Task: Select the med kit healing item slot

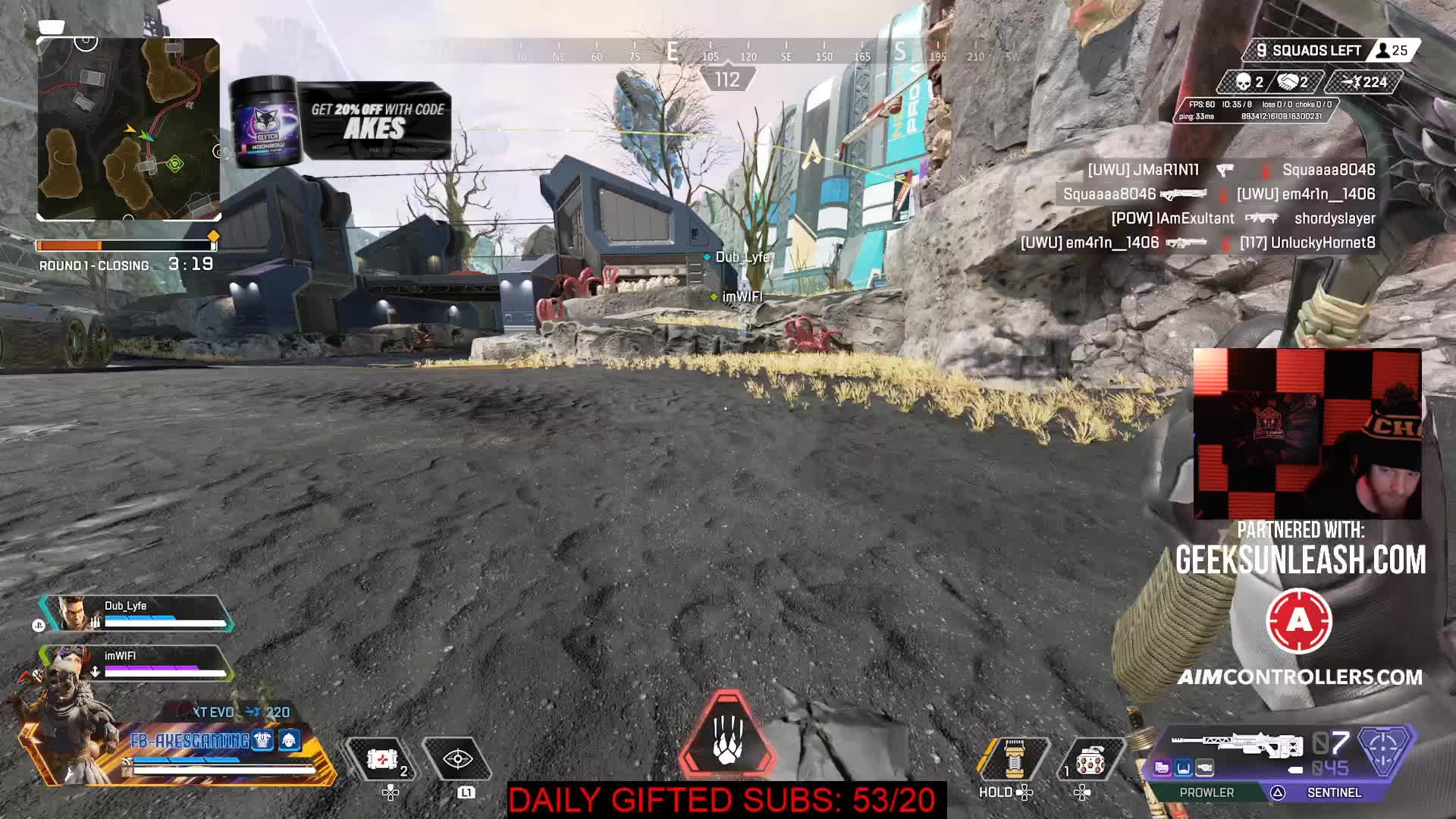Action: tap(381, 759)
